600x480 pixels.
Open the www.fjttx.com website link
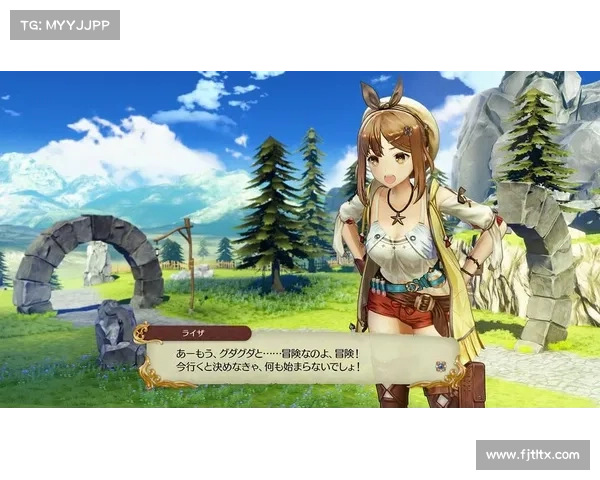point(532,455)
